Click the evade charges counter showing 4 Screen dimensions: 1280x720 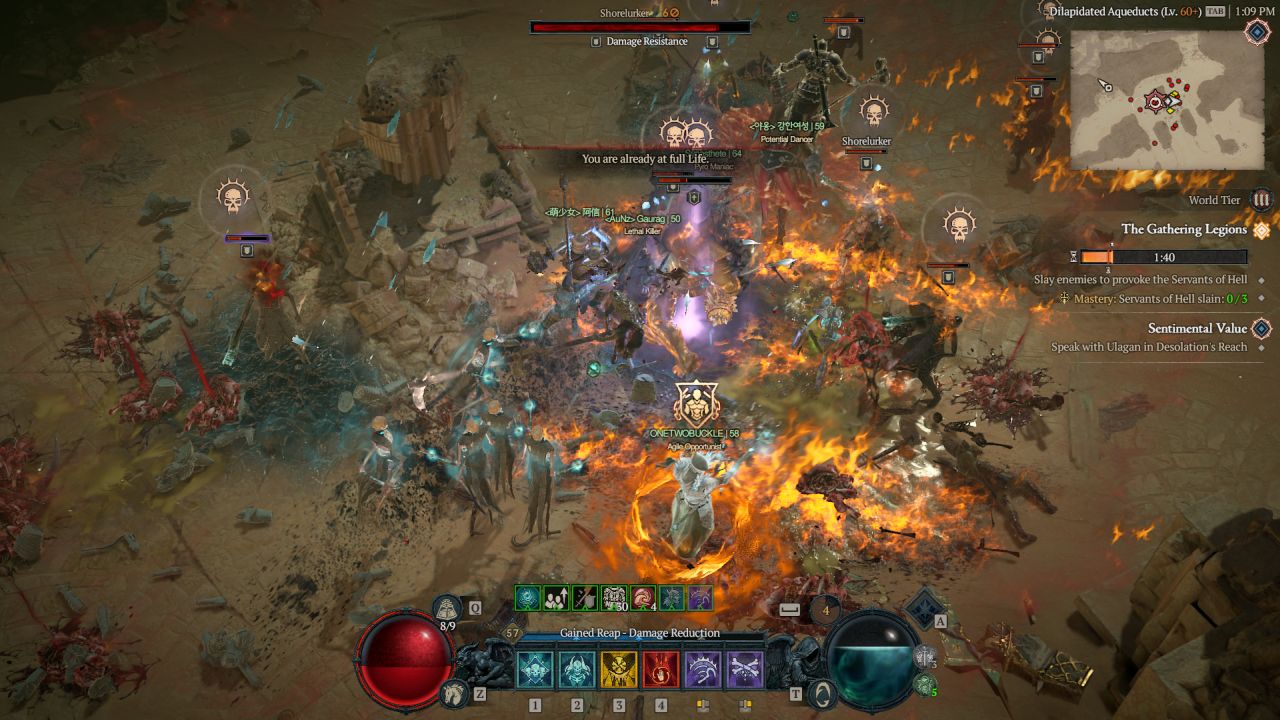[825, 608]
